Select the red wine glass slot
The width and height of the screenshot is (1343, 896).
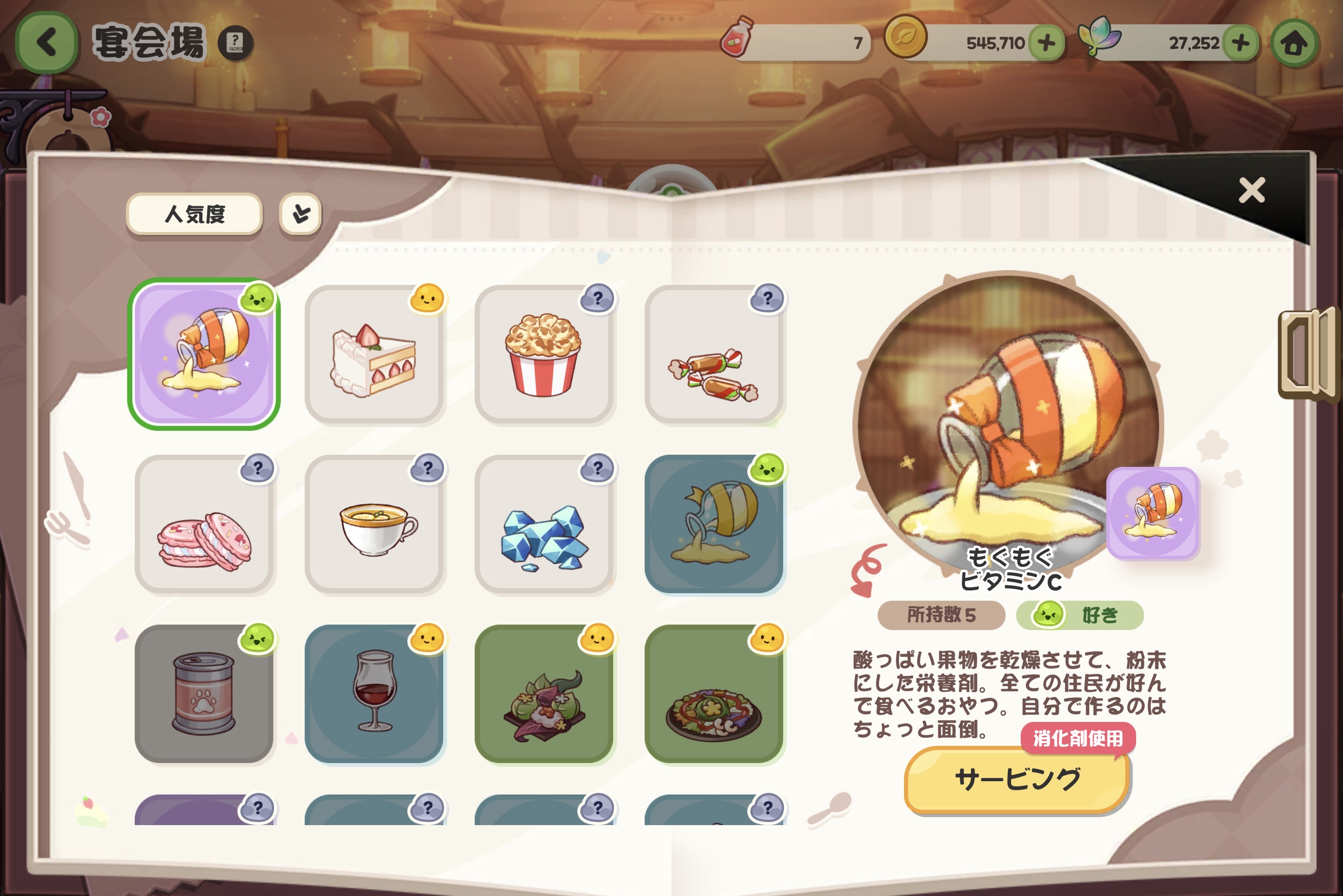pyautogui.click(x=374, y=694)
